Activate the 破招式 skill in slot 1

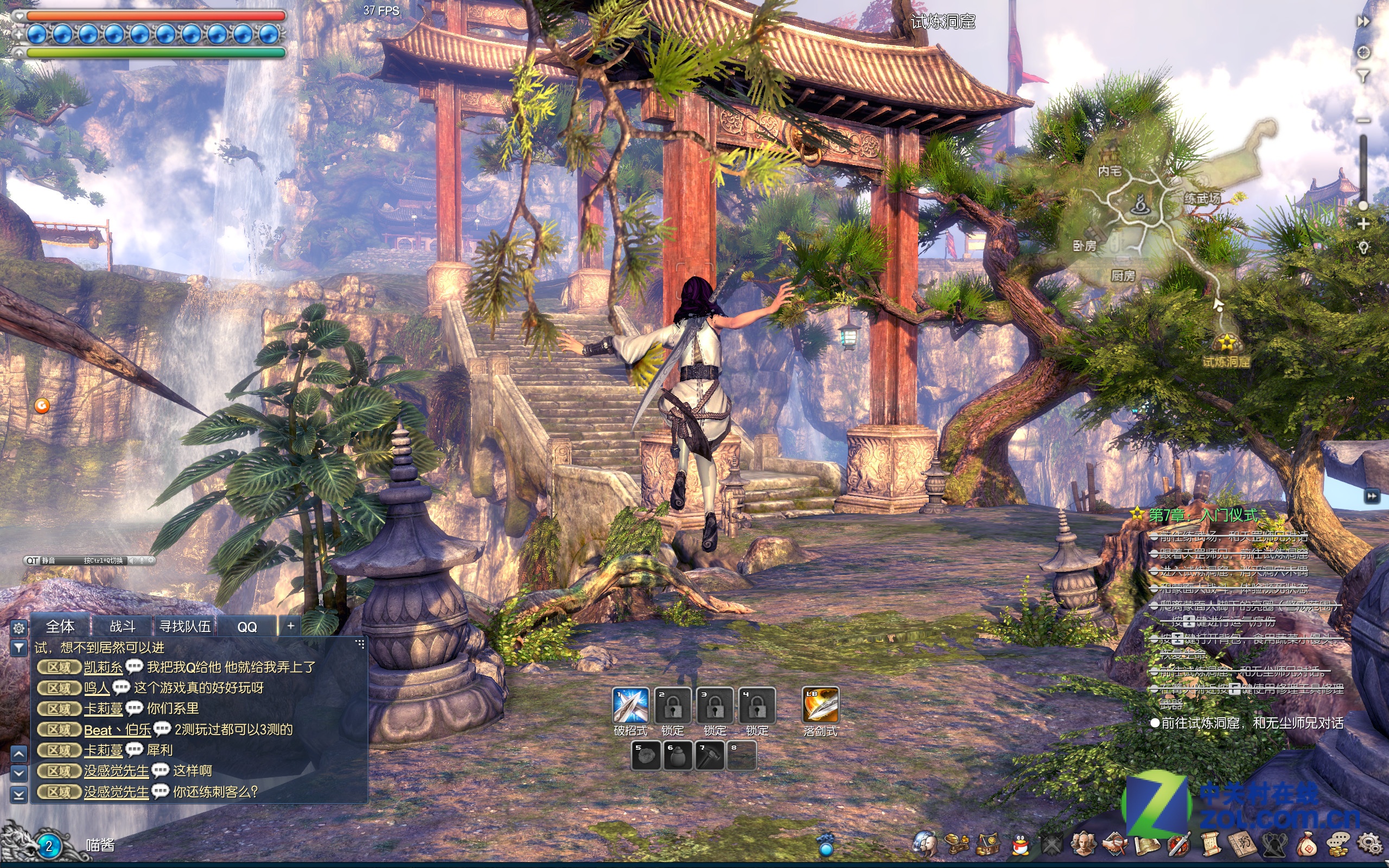click(631, 705)
